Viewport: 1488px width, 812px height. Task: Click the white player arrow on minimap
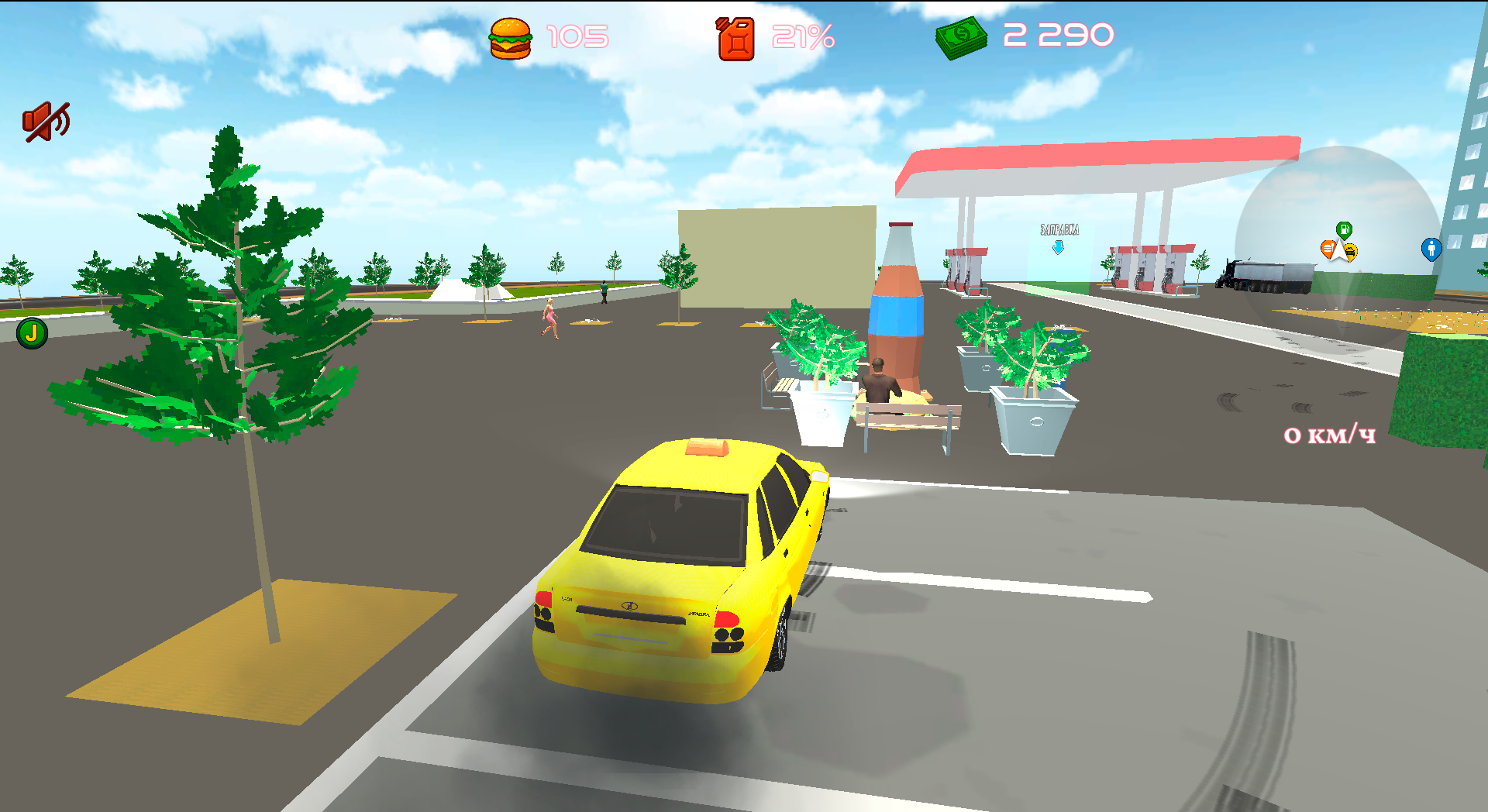(1339, 253)
